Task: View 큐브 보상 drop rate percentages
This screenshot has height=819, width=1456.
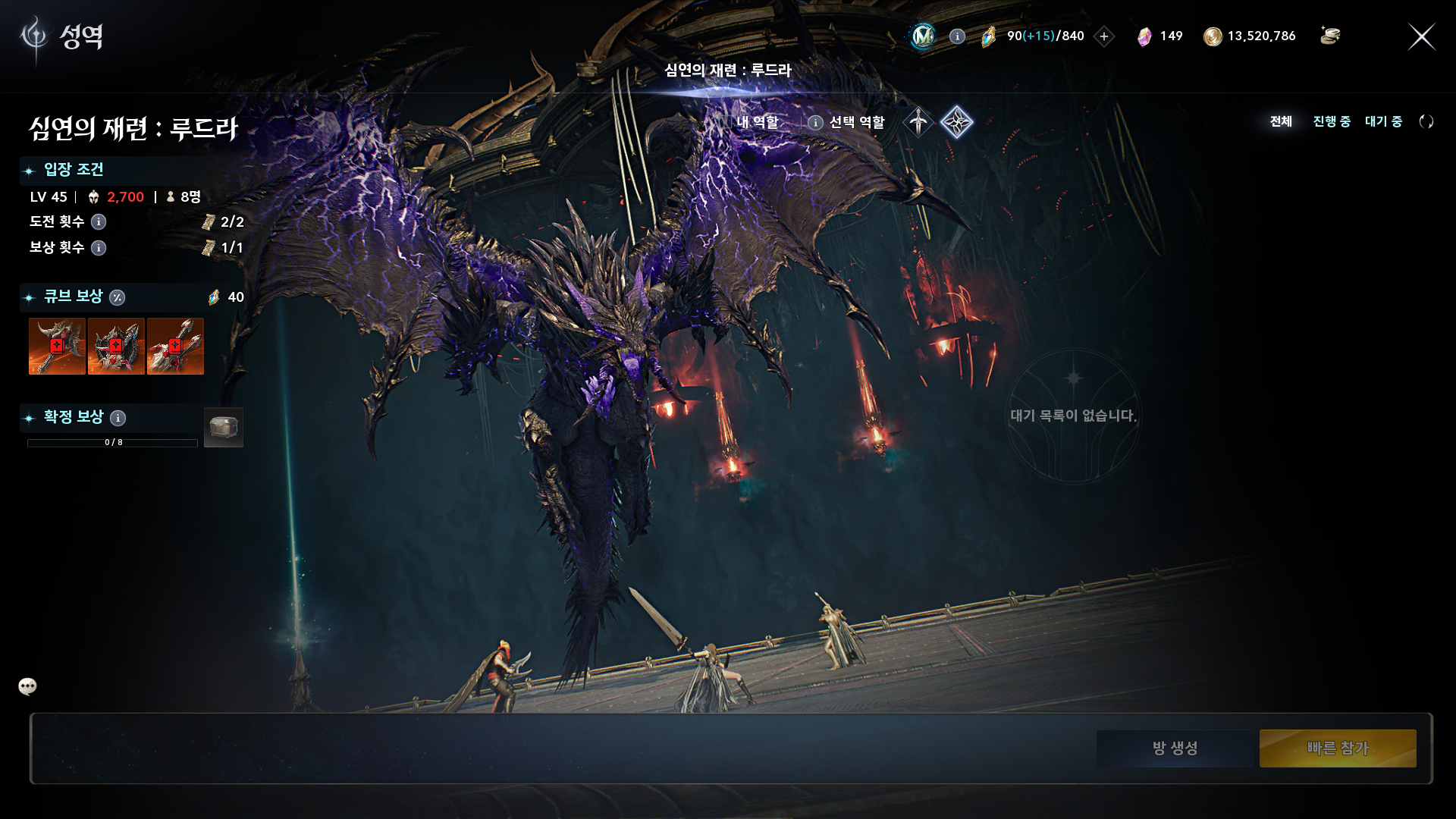Action: [x=117, y=297]
